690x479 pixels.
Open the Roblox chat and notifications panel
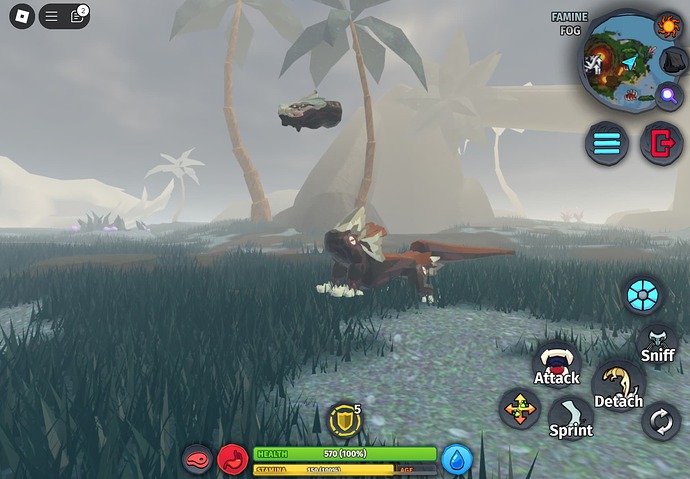coord(65,17)
